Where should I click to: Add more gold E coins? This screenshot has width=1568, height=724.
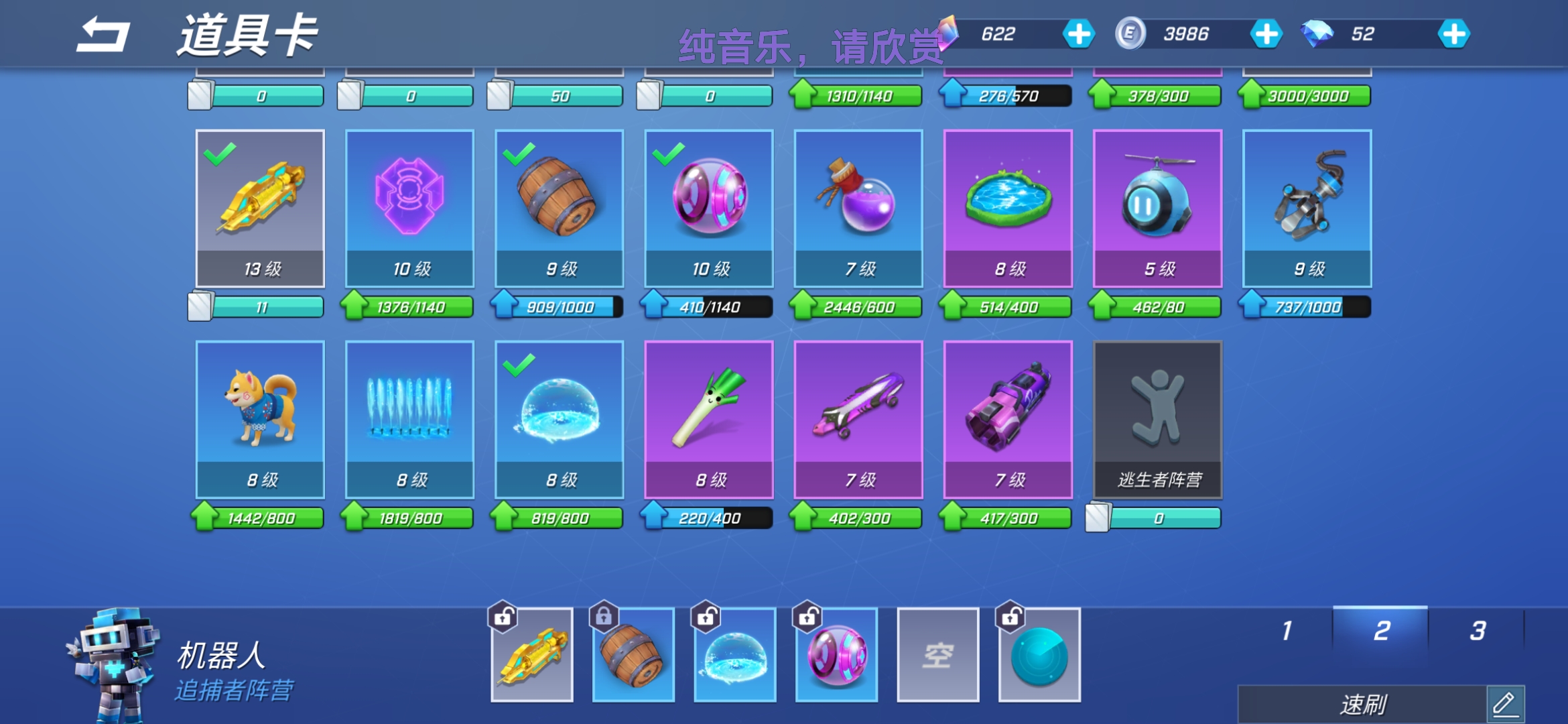(x=1266, y=34)
